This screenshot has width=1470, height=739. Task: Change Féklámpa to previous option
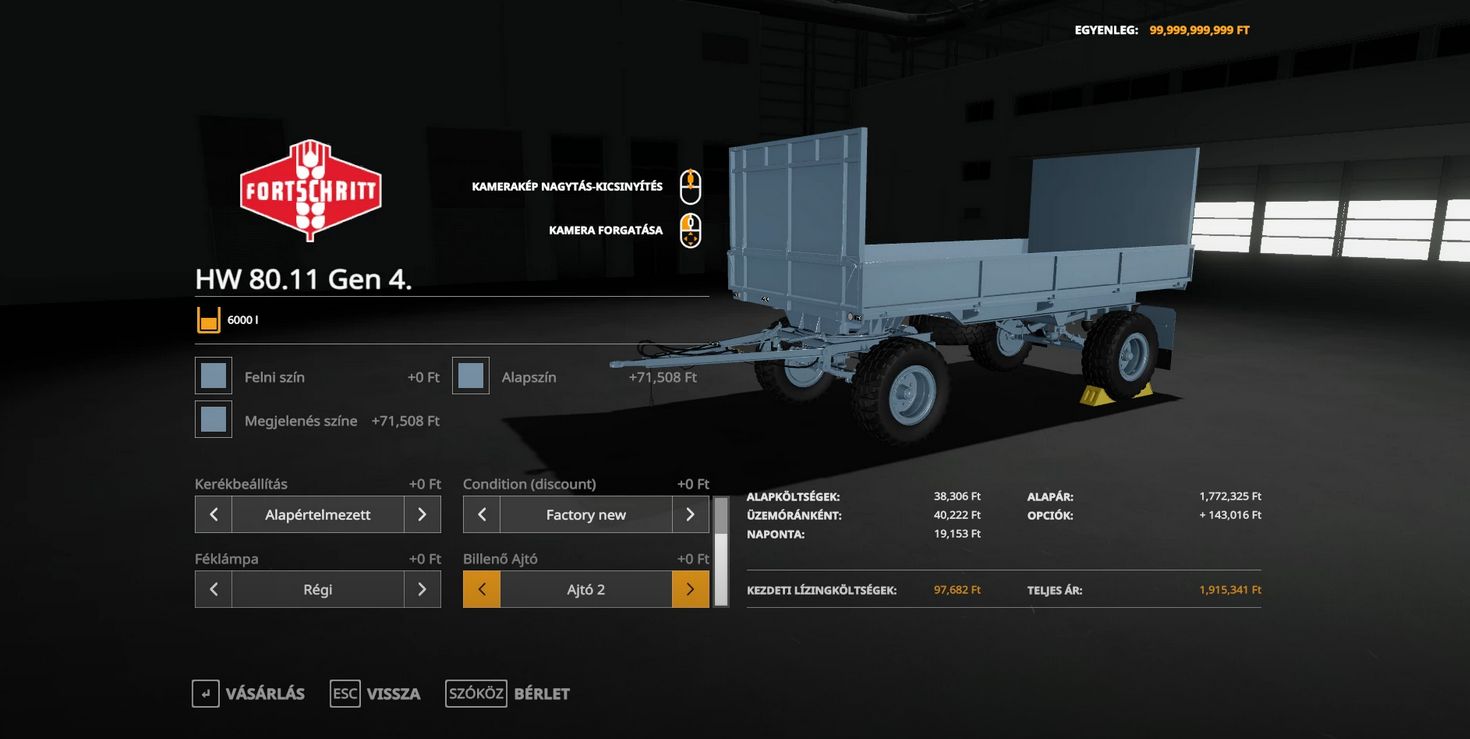point(213,590)
